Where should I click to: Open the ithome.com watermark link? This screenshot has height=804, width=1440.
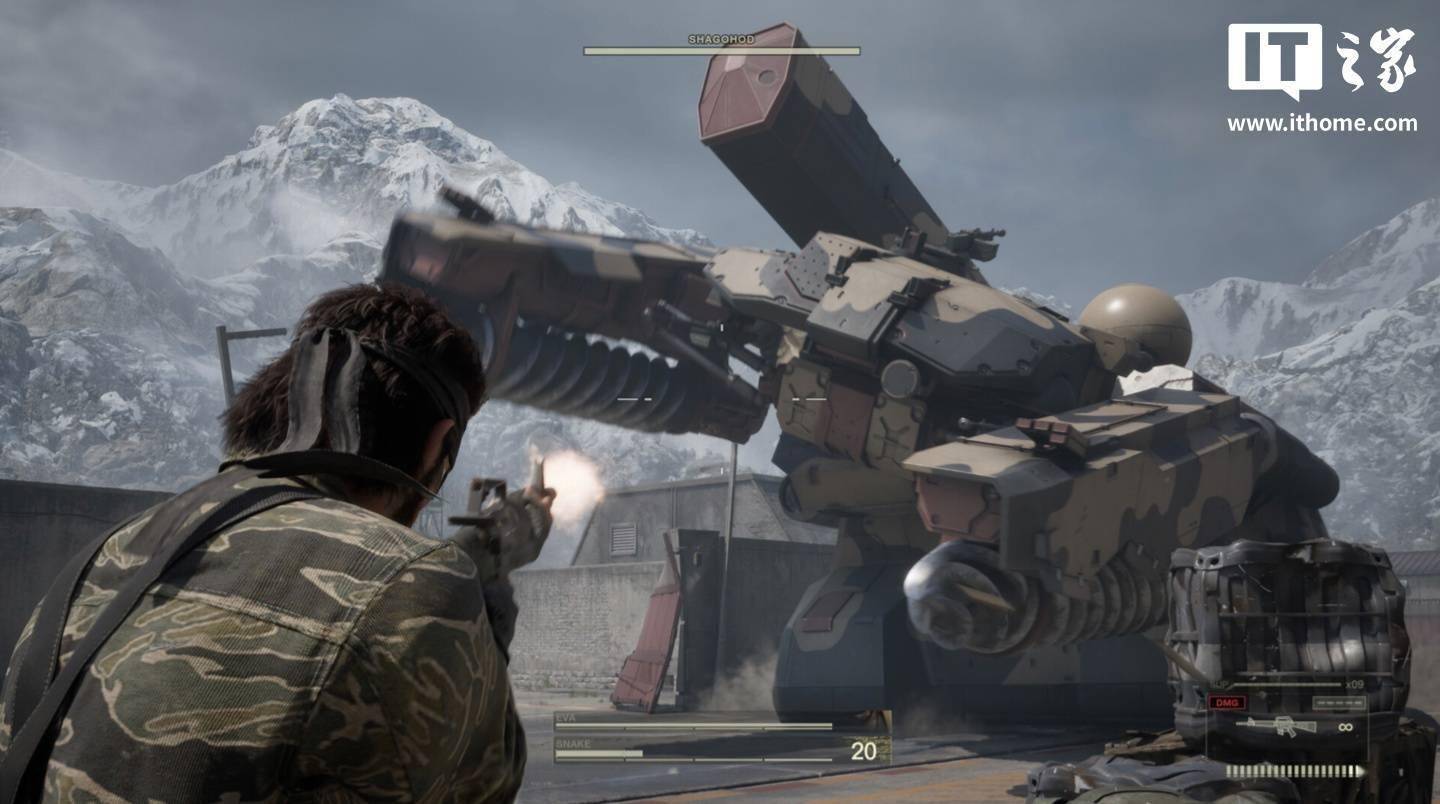click(1321, 124)
